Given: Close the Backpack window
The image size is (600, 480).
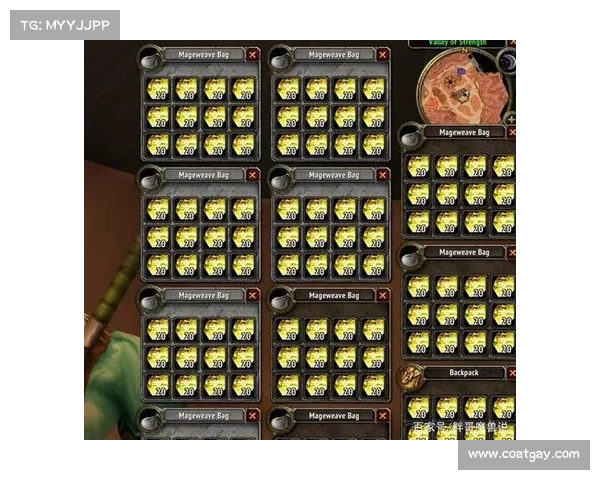Looking at the screenshot, I should tap(512, 373).
